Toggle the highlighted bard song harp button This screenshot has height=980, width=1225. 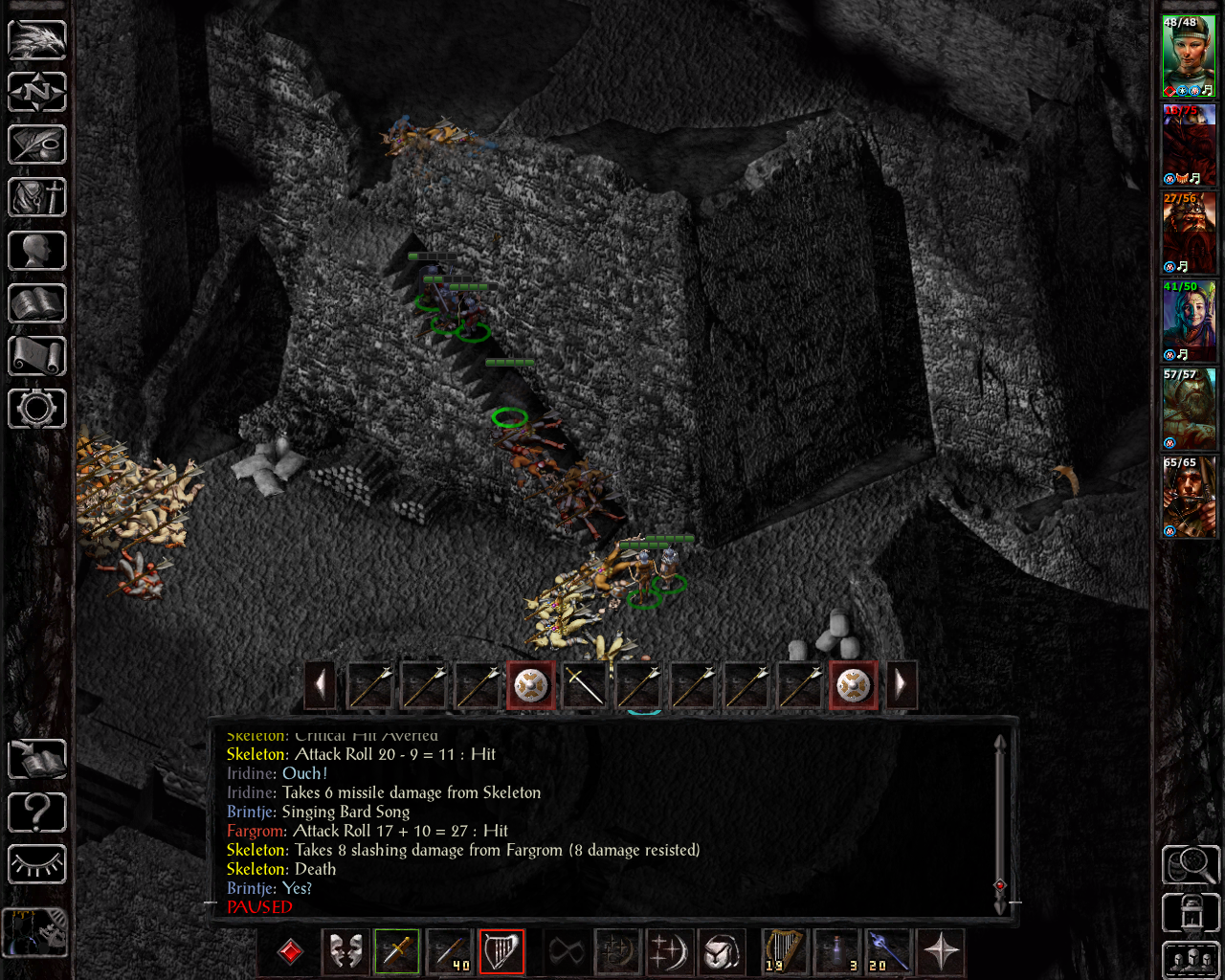coord(501,952)
